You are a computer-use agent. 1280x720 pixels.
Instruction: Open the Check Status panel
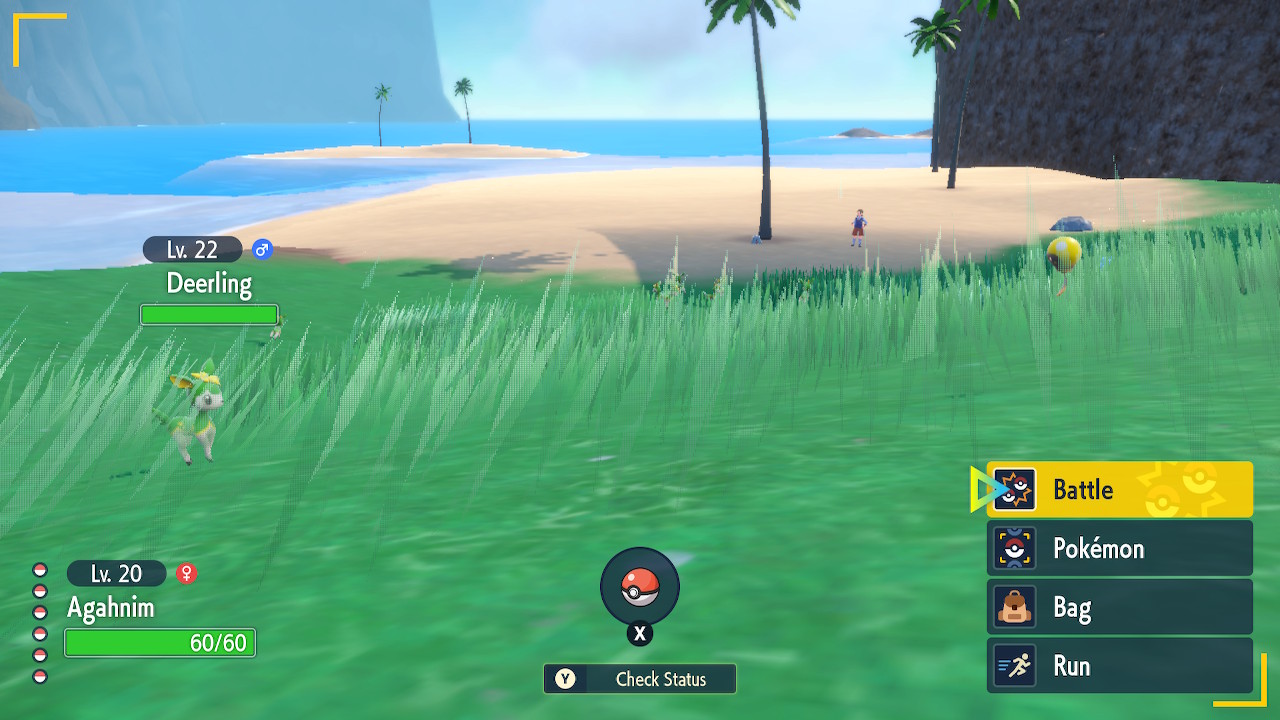(x=640, y=679)
